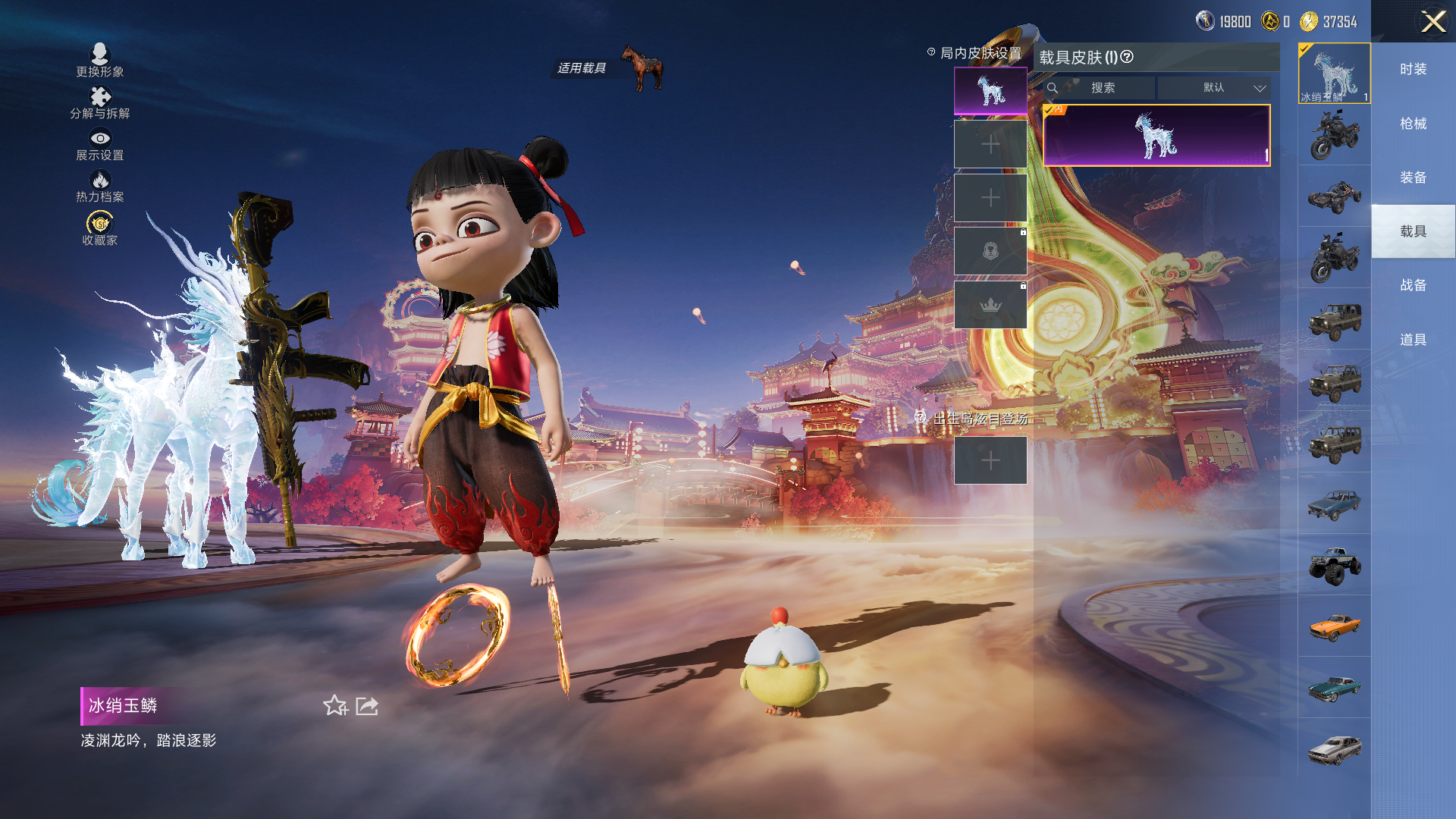
Task: Open 展示设置 eye icon
Action: click(99, 144)
